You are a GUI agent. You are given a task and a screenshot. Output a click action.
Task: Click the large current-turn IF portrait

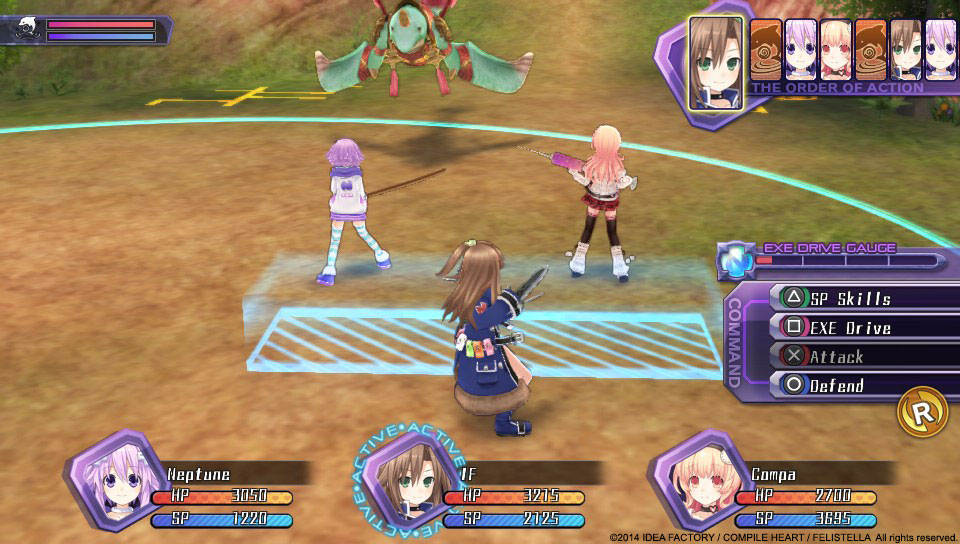click(x=716, y=63)
